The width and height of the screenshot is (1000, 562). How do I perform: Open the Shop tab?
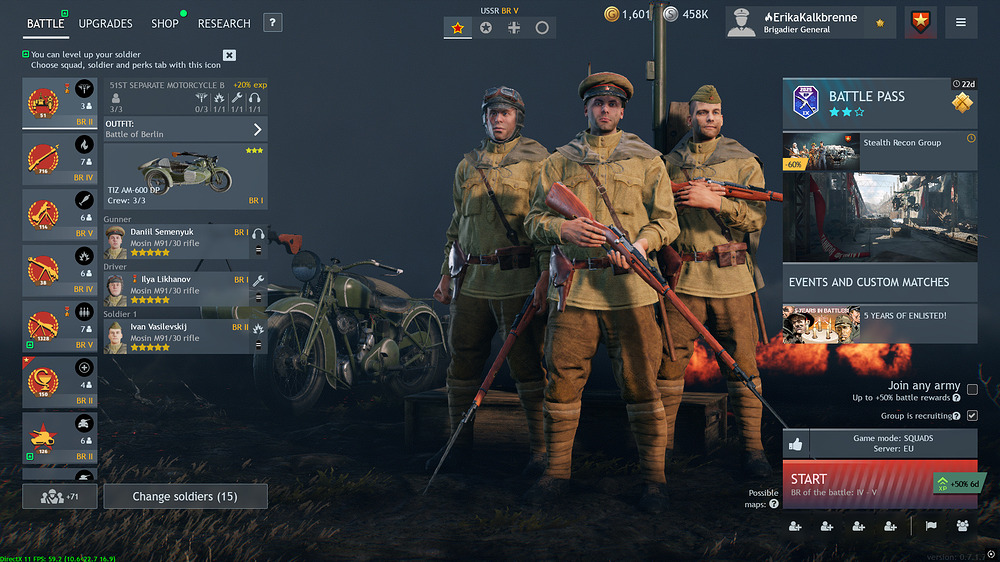165,23
